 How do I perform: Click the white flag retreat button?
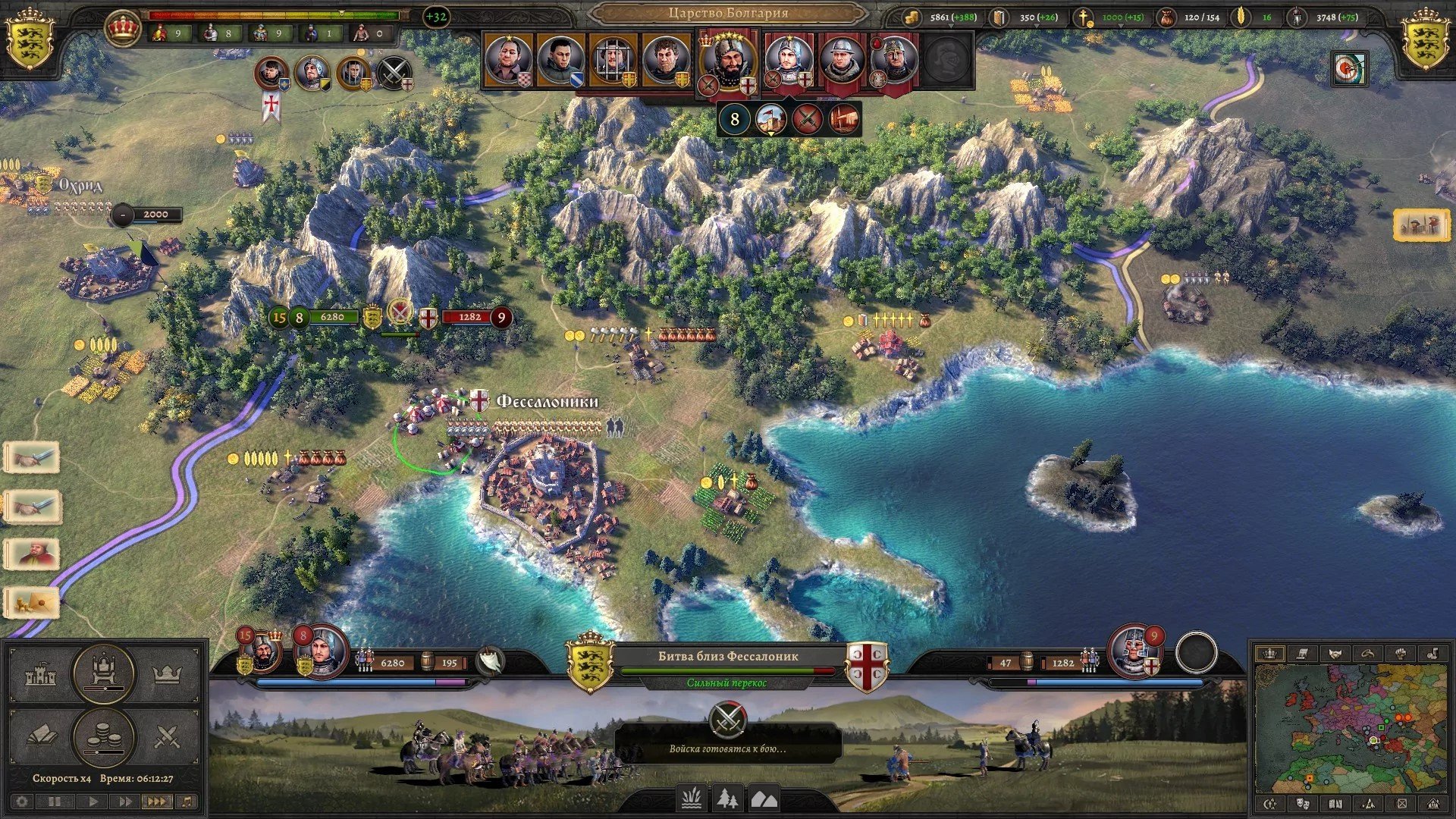point(491,661)
